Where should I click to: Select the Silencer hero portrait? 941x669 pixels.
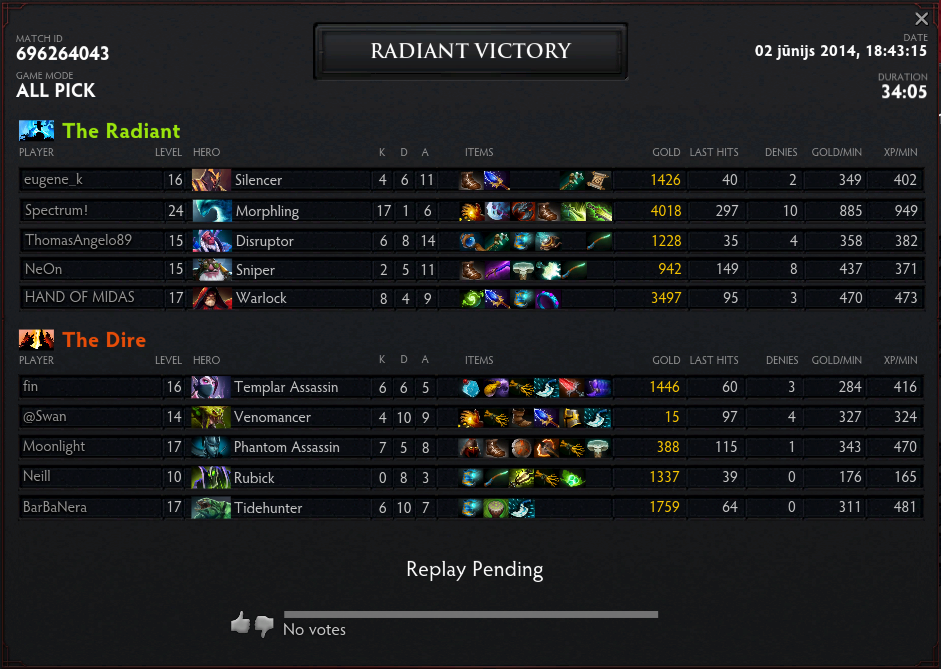211,181
